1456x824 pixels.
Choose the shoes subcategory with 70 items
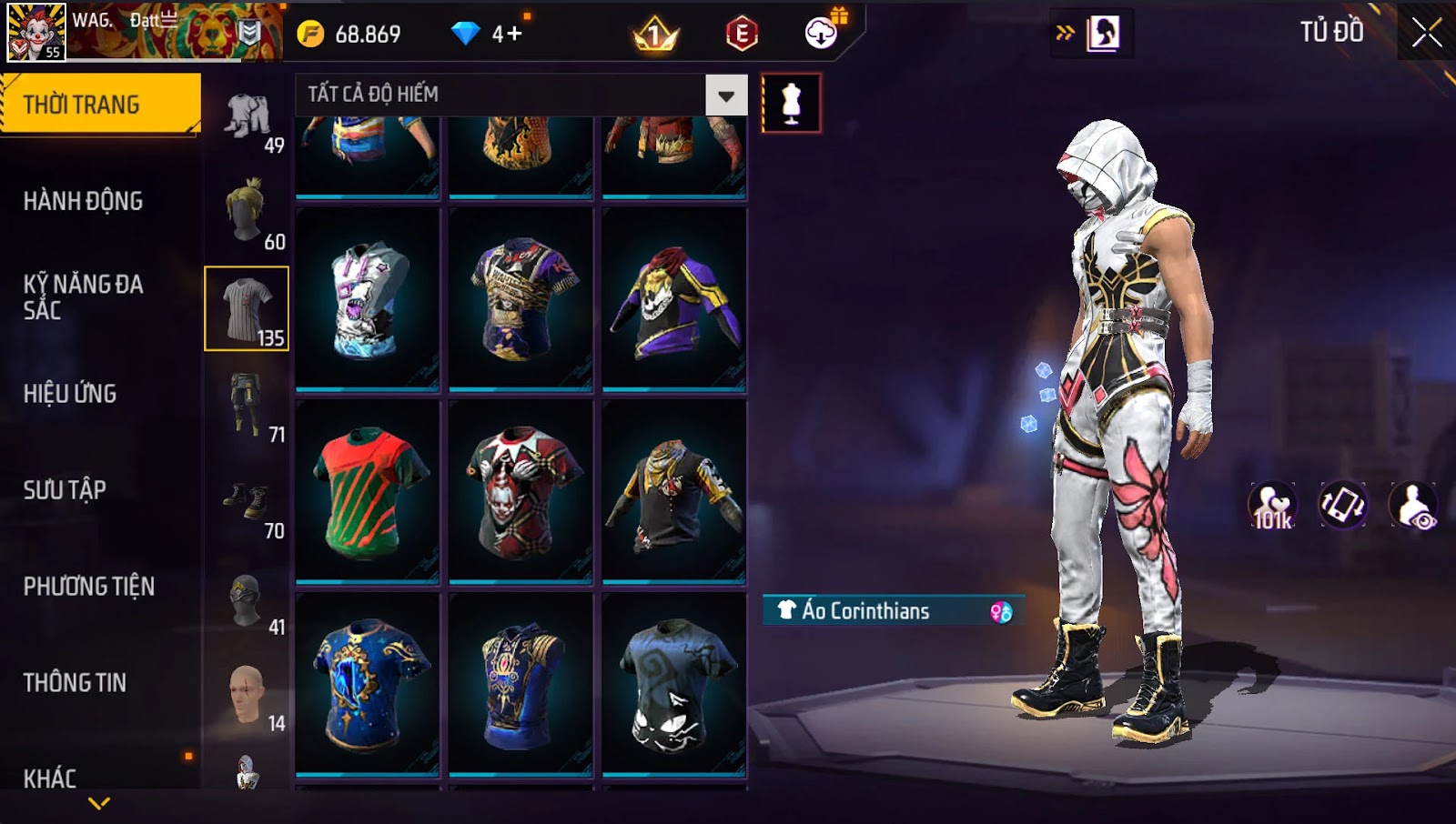247,502
